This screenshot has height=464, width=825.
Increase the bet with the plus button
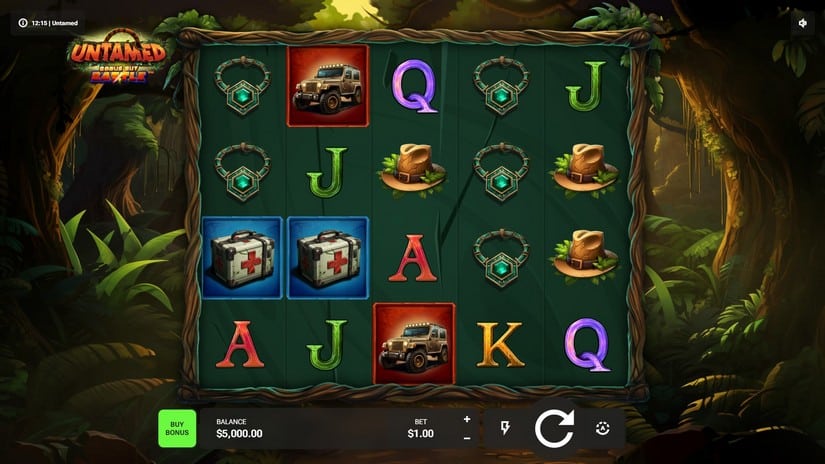click(x=467, y=419)
